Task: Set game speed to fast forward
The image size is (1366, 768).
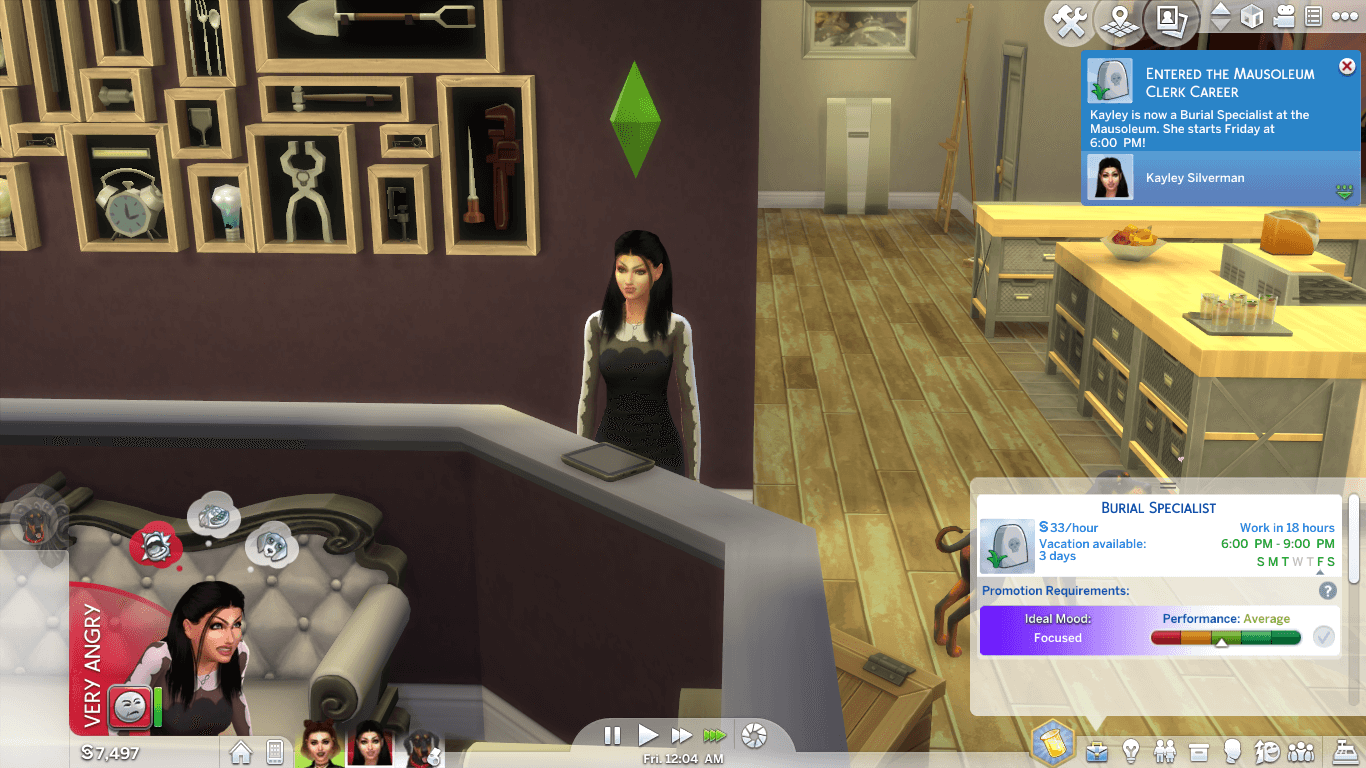Action: coord(681,736)
